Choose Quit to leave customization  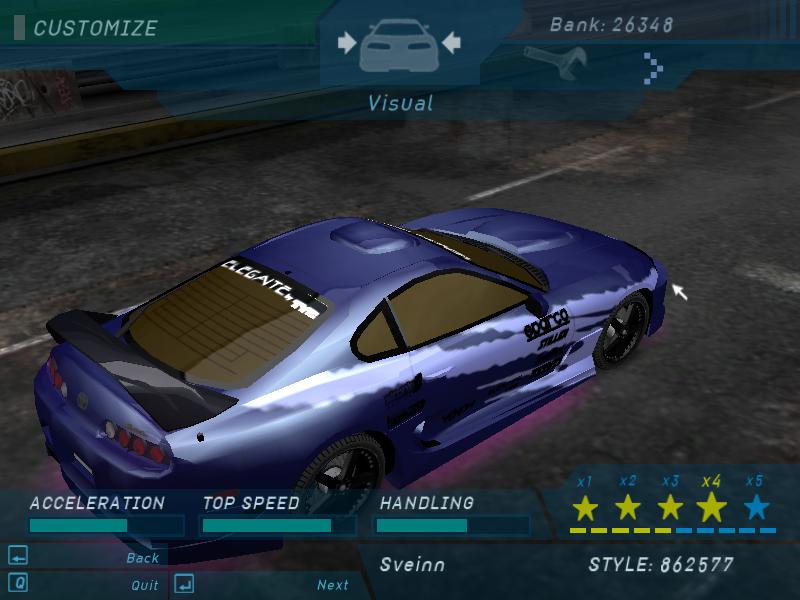[144, 585]
